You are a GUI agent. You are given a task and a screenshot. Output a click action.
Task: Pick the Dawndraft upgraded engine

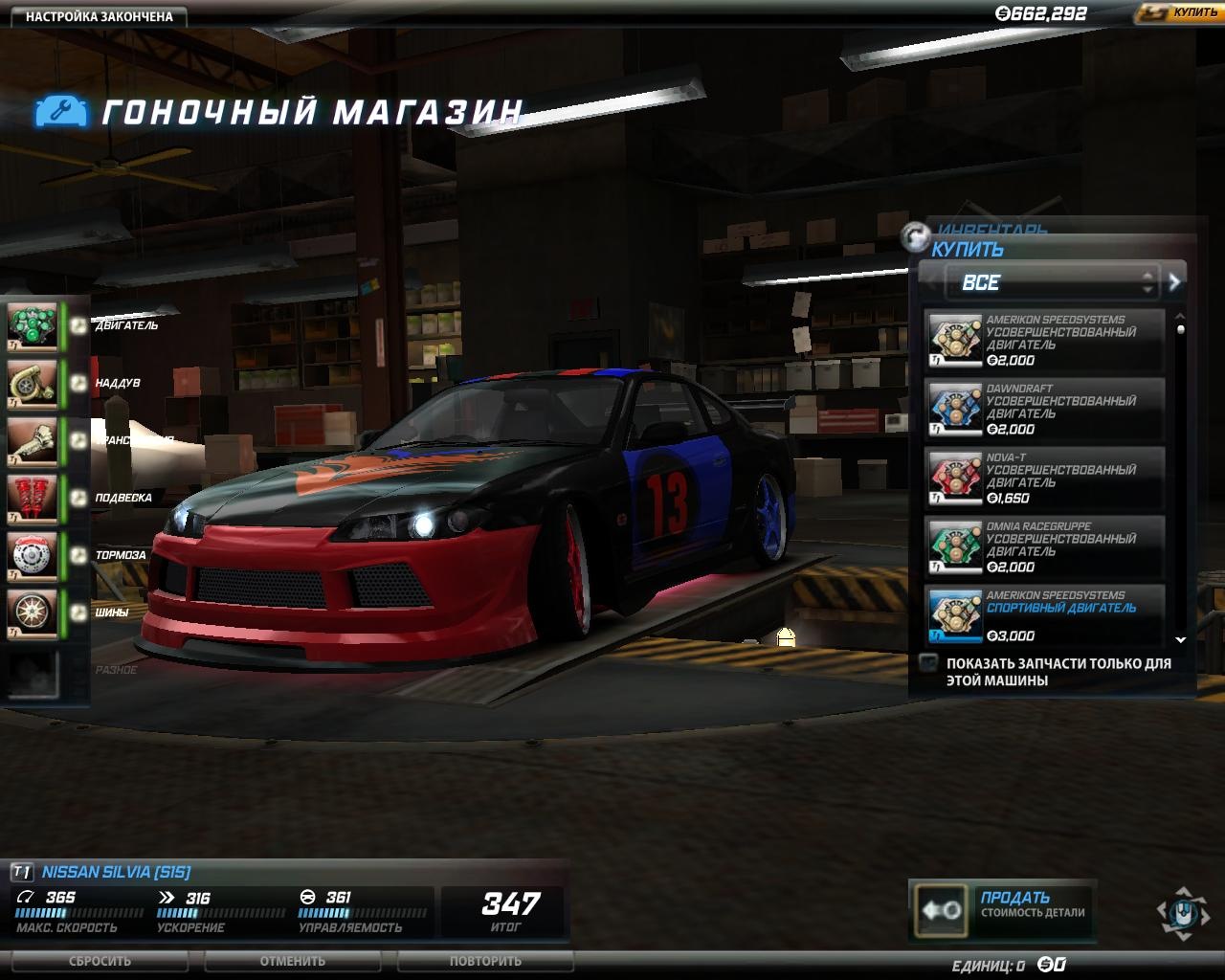(x=1043, y=409)
